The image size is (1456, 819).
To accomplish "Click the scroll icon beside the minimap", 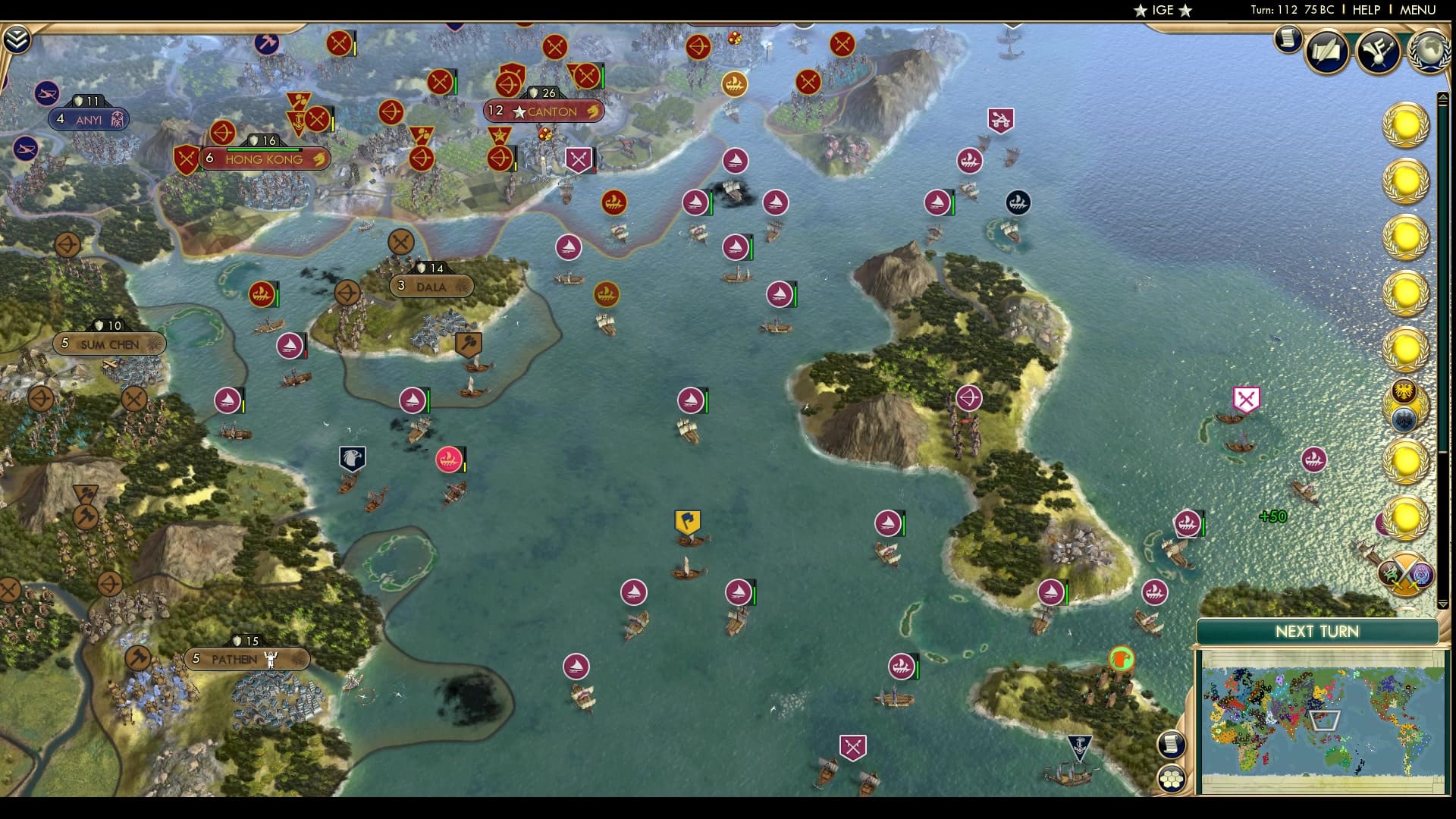I will [1172, 745].
